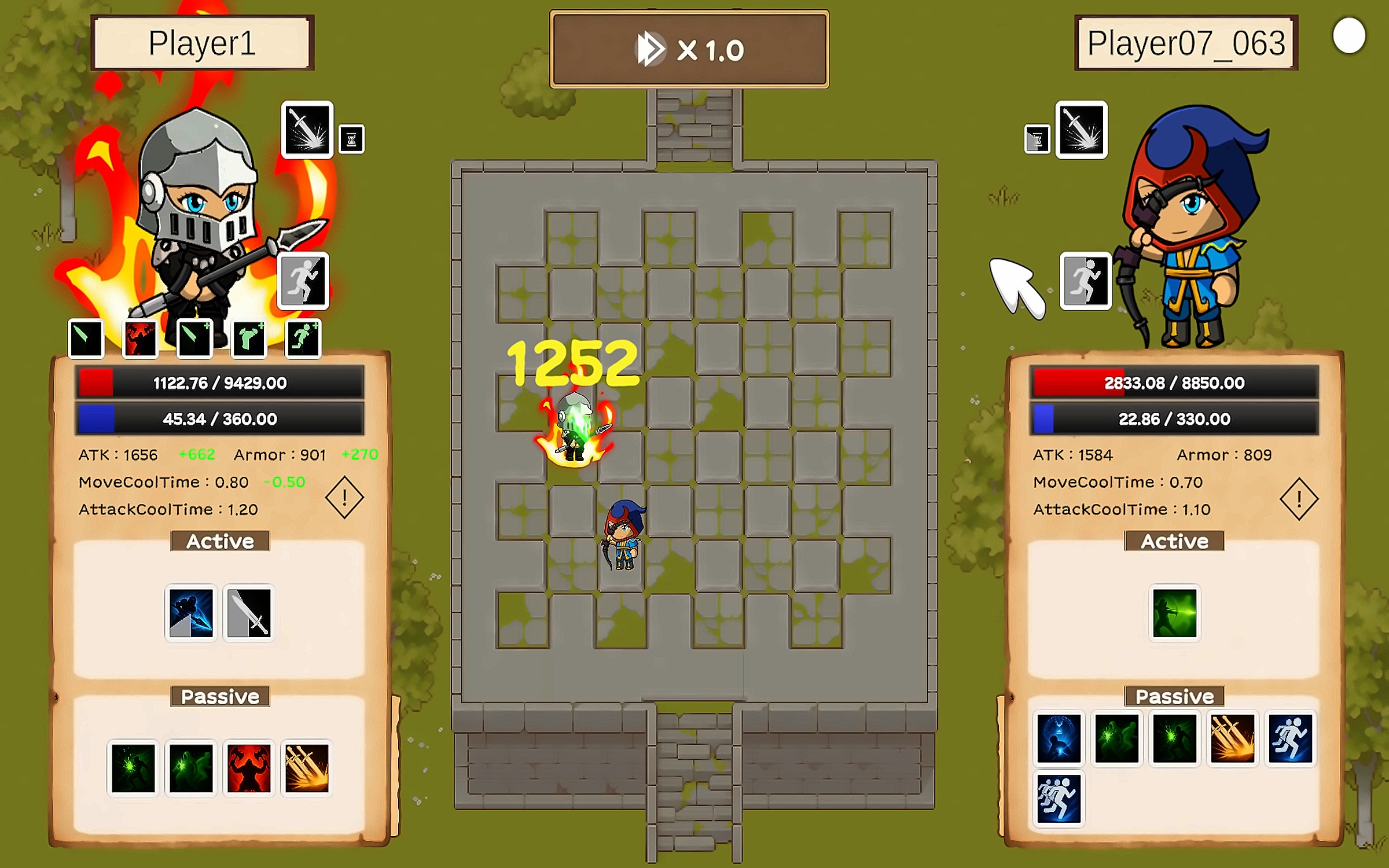Inspect Player1's orange falling swords passive

pyautogui.click(x=307, y=768)
